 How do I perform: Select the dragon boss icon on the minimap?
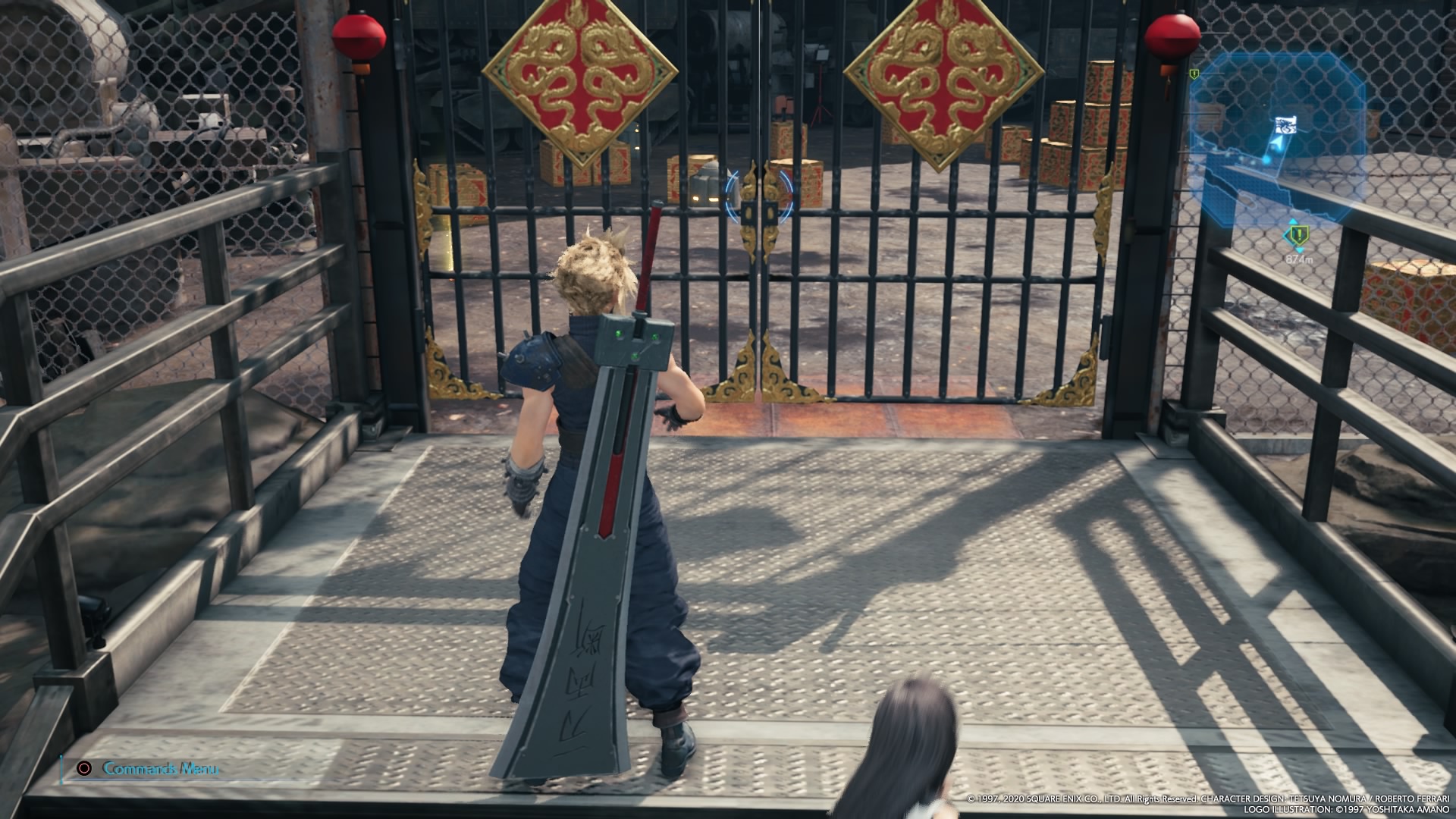pos(1285,125)
